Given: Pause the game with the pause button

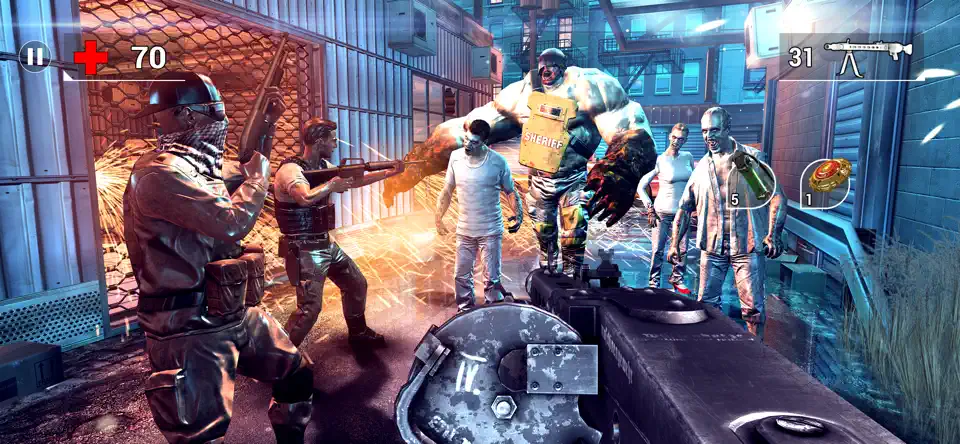Looking at the screenshot, I should 35,57.
